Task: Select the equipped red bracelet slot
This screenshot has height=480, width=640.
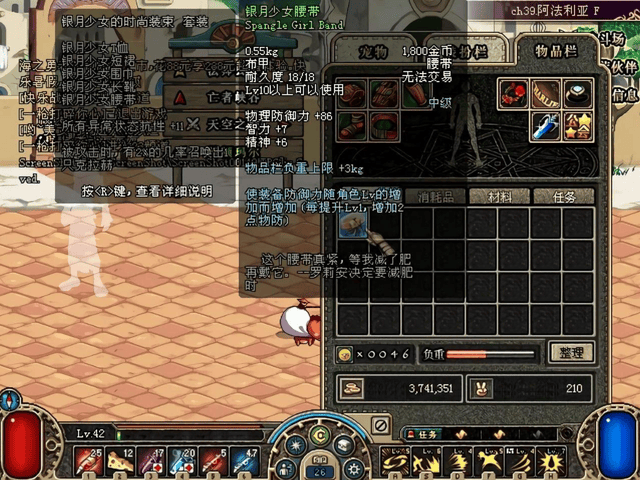Action: tap(514, 94)
